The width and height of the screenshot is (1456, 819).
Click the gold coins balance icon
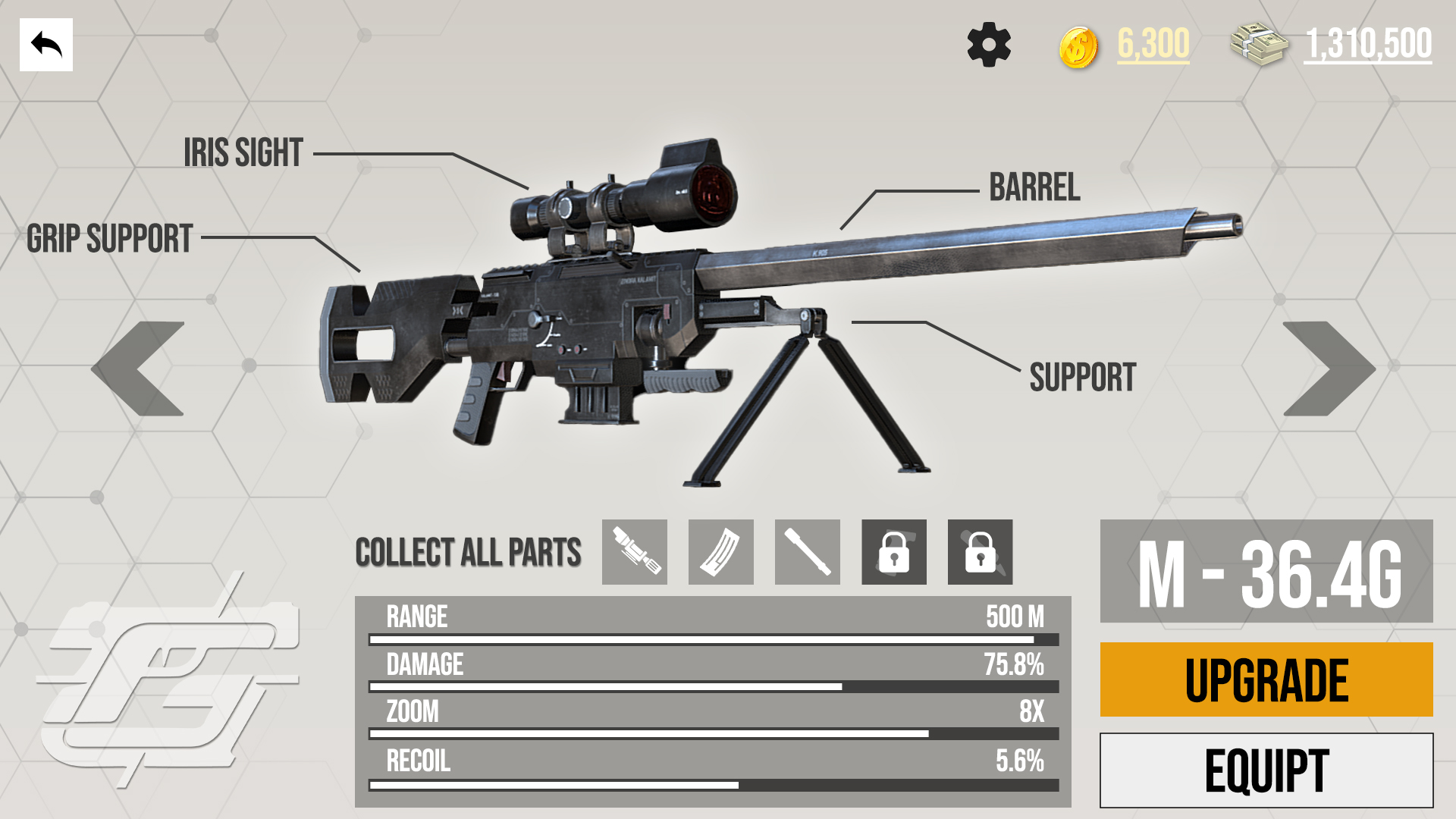(x=1080, y=47)
